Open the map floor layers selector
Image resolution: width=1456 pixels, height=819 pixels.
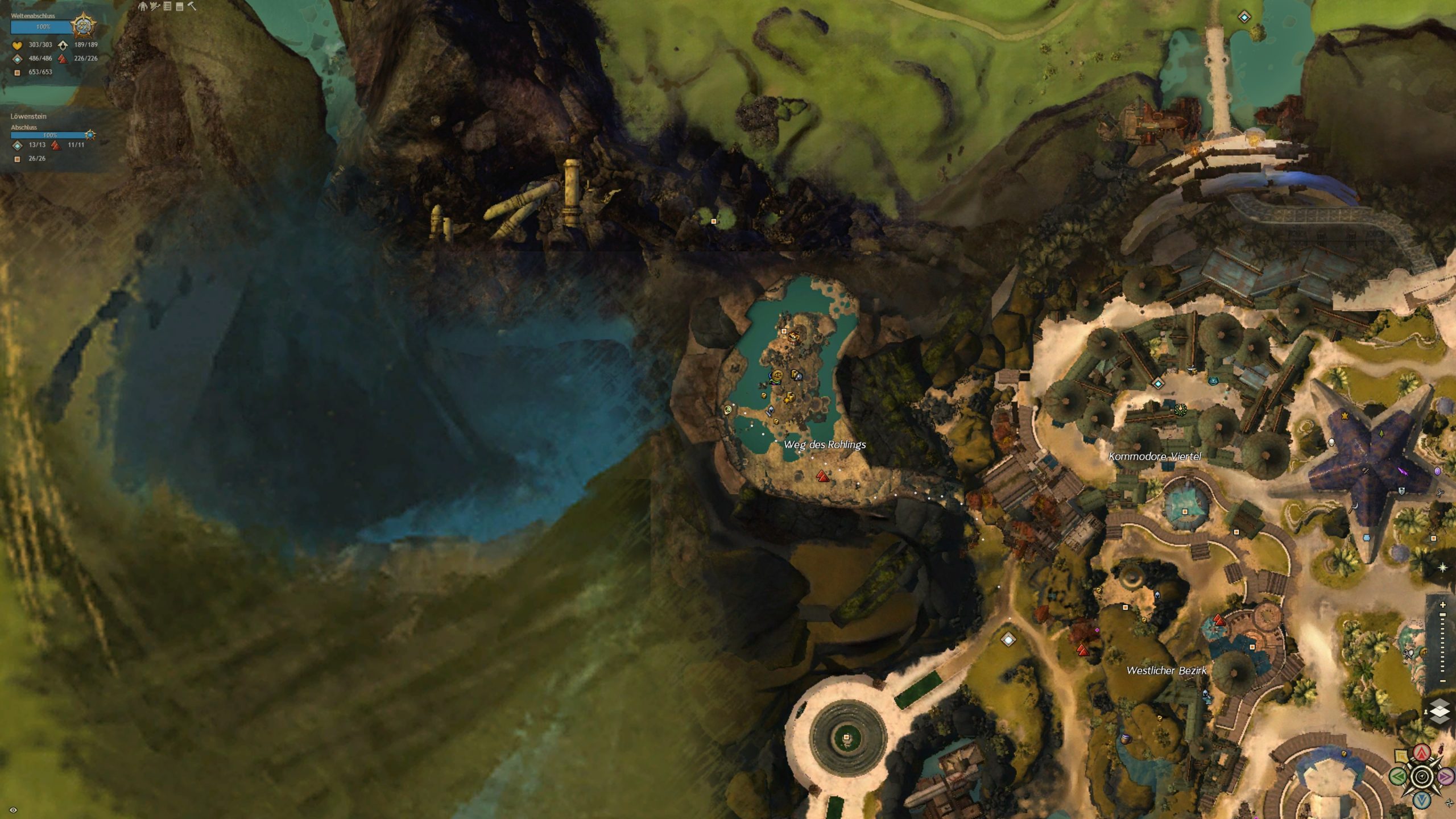[1440, 712]
